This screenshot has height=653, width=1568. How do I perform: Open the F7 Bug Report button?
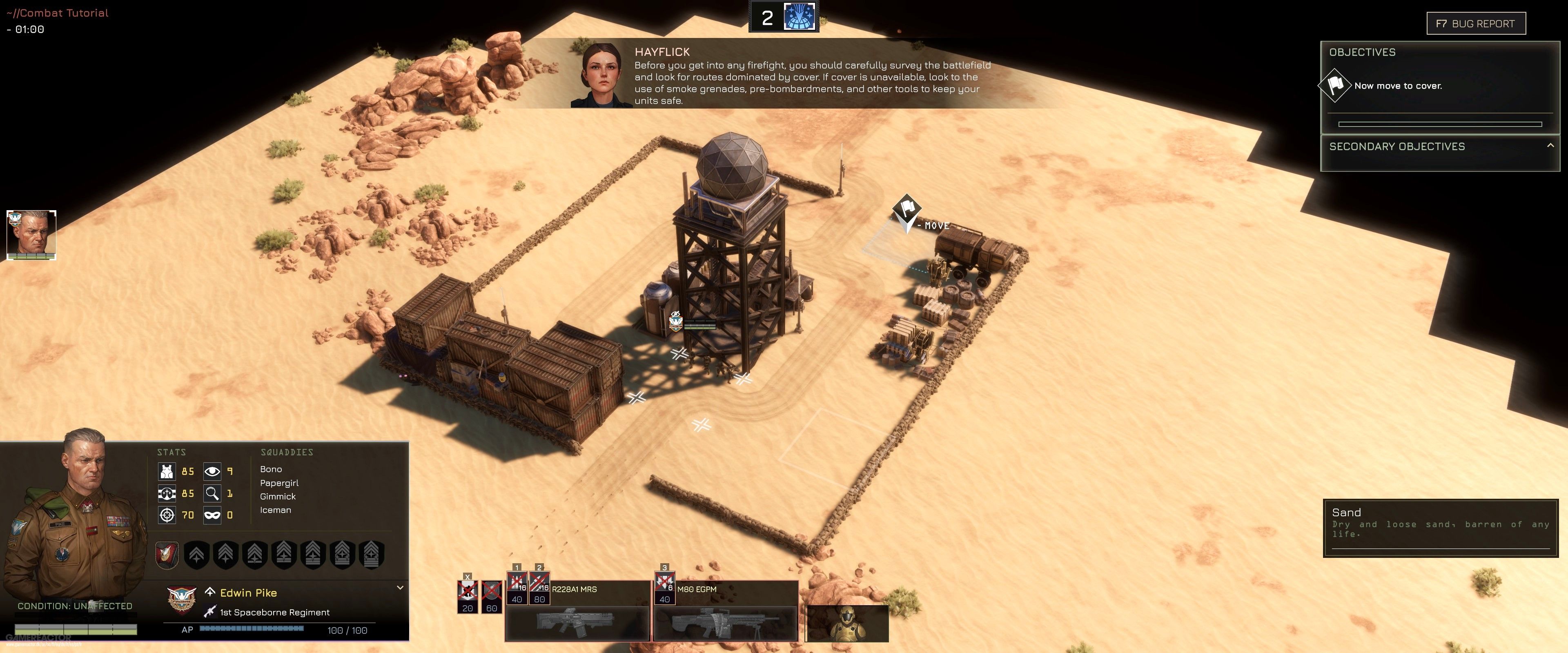(1475, 24)
